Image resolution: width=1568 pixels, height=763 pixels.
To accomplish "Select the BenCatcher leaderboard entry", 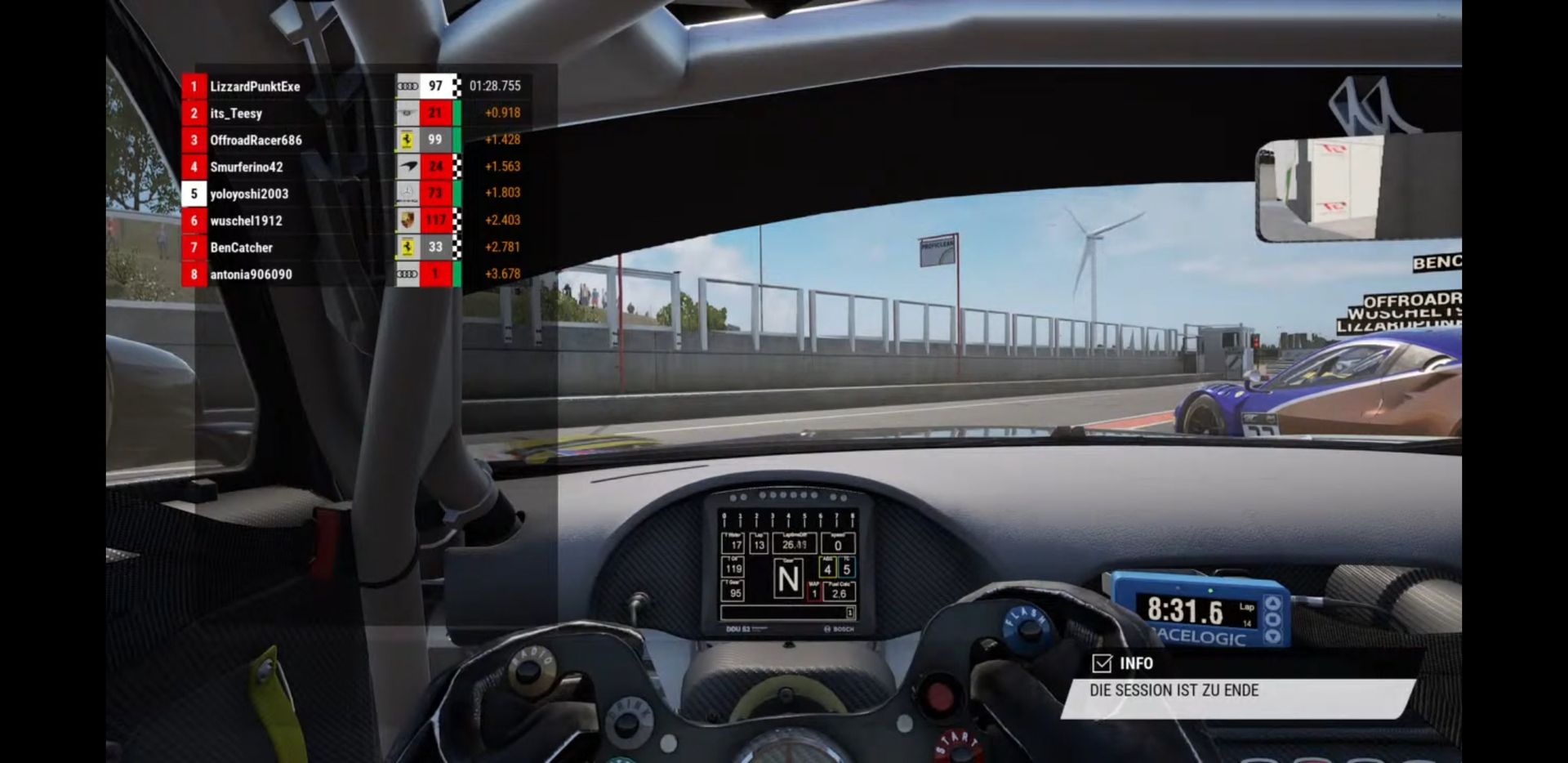I will click(x=241, y=248).
